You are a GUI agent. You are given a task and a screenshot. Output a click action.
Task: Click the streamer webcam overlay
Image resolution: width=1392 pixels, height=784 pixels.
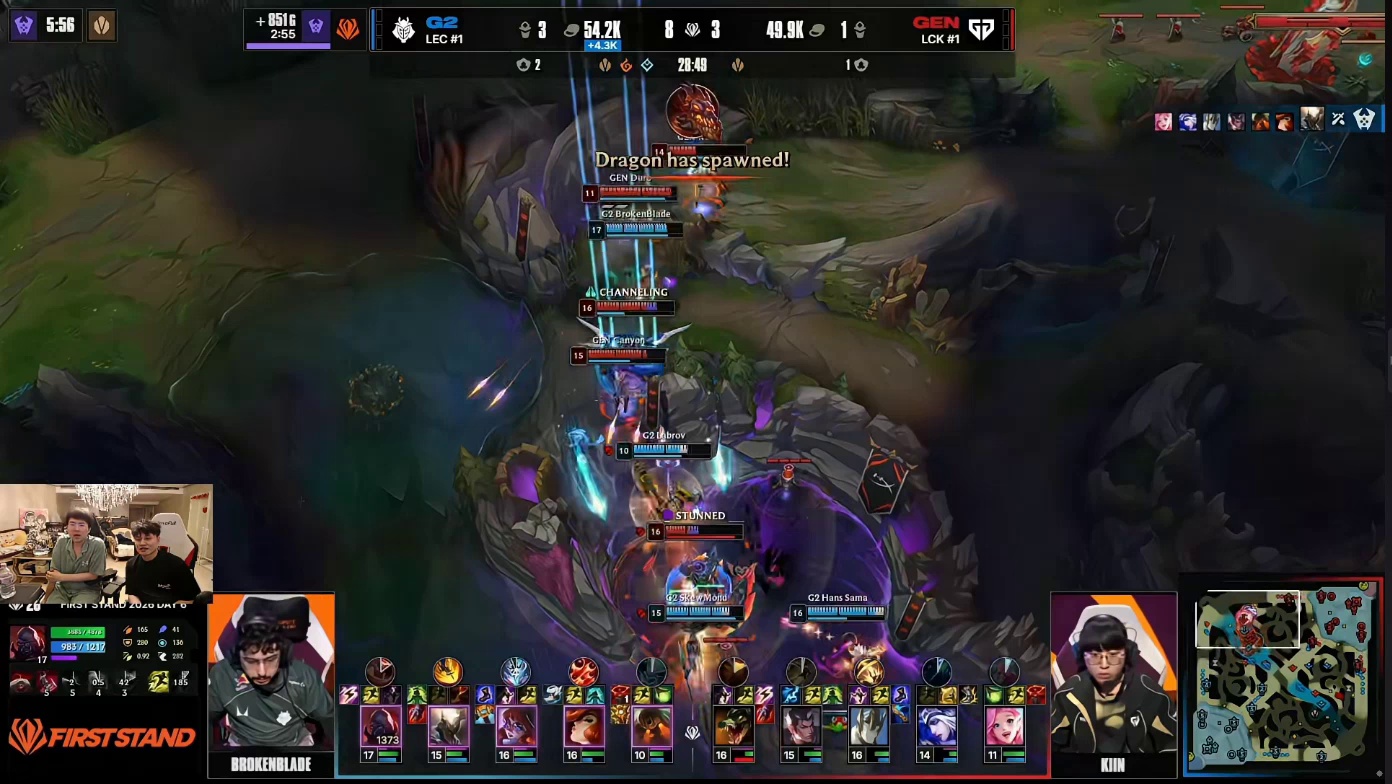106,541
